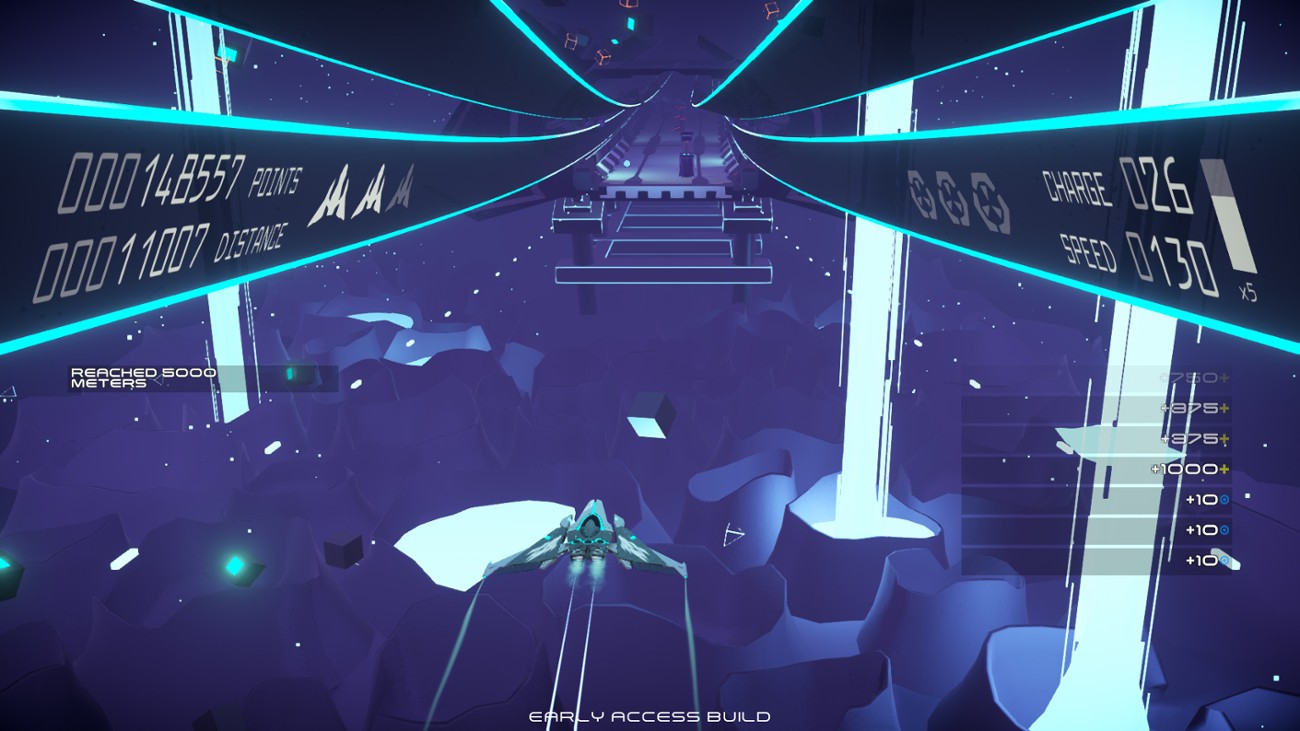Click the +375 bonus score entry
This screenshot has width=1300, height=731.
click(x=1190, y=408)
